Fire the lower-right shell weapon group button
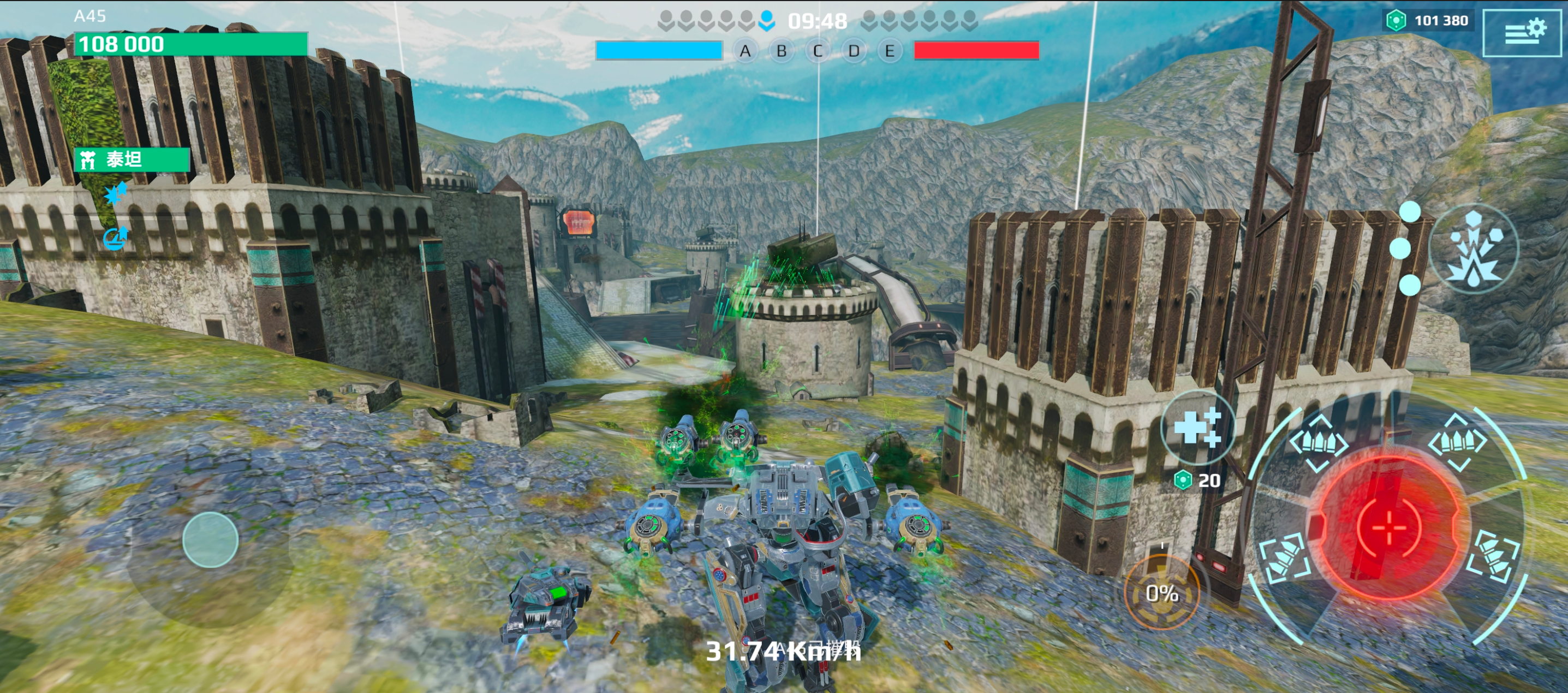The width and height of the screenshot is (1568, 693). (1494, 556)
